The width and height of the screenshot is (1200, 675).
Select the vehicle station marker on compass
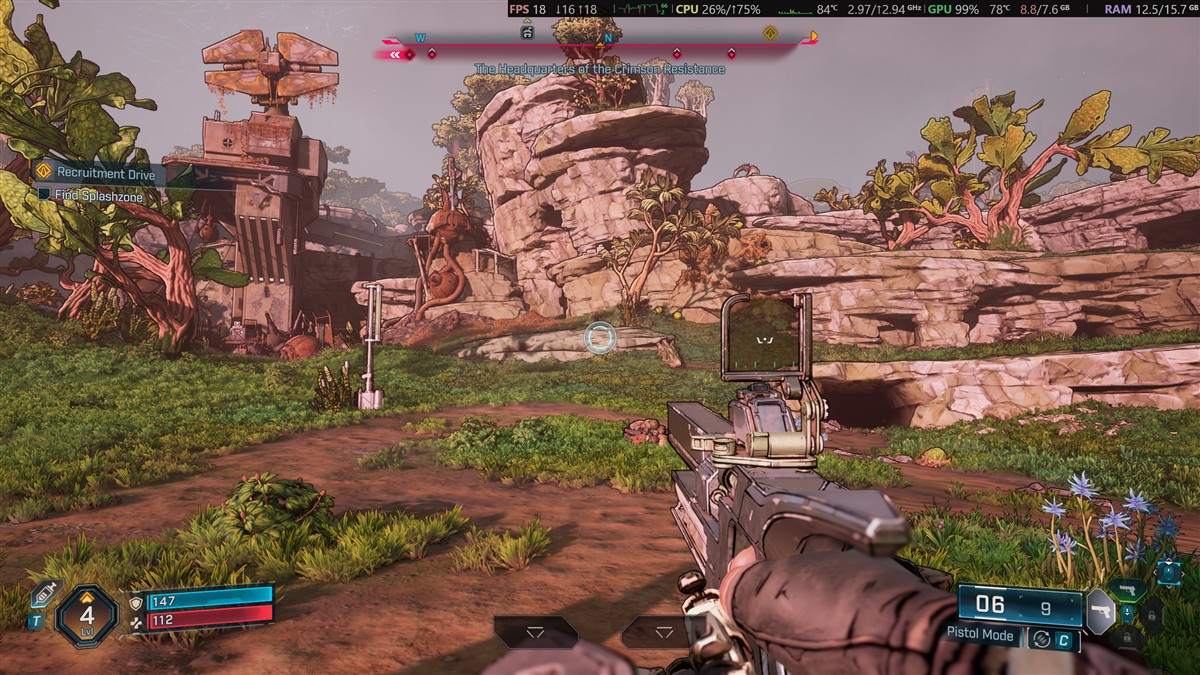click(527, 32)
